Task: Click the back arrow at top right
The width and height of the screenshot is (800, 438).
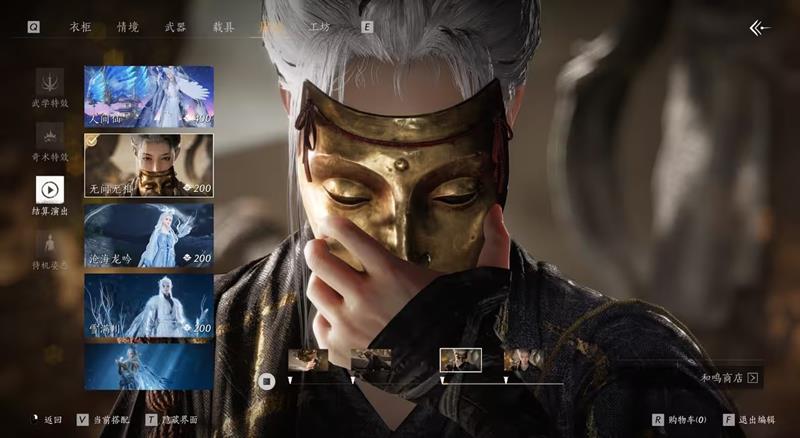Action: pyautogui.click(x=760, y=28)
